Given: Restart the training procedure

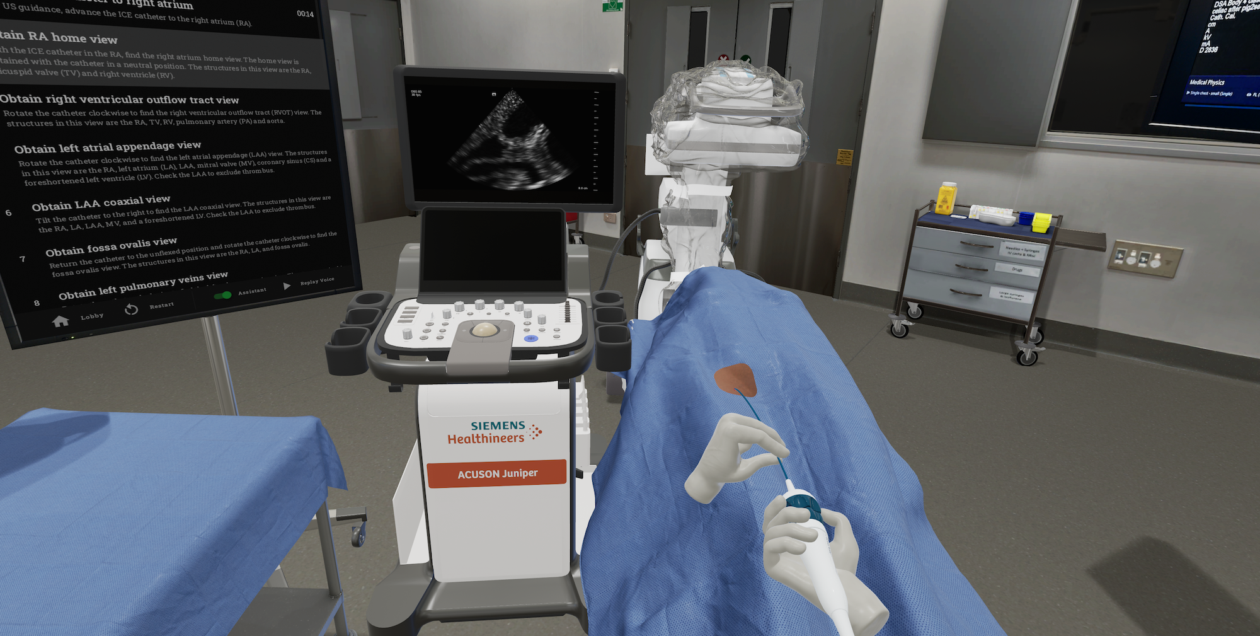Looking at the screenshot, I should click(x=131, y=309).
